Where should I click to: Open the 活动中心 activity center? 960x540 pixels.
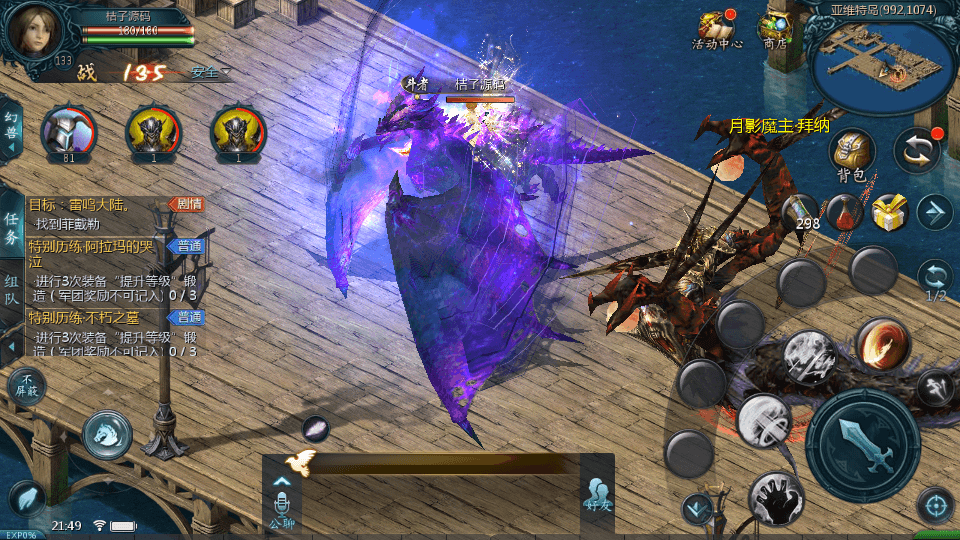(716, 28)
